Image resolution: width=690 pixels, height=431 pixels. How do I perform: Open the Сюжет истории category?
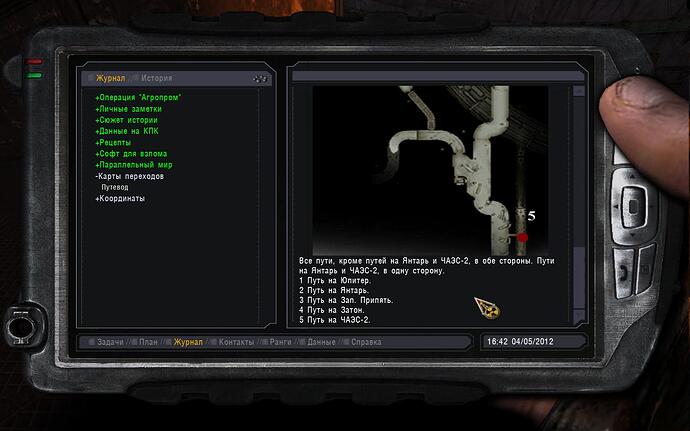point(127,120)
